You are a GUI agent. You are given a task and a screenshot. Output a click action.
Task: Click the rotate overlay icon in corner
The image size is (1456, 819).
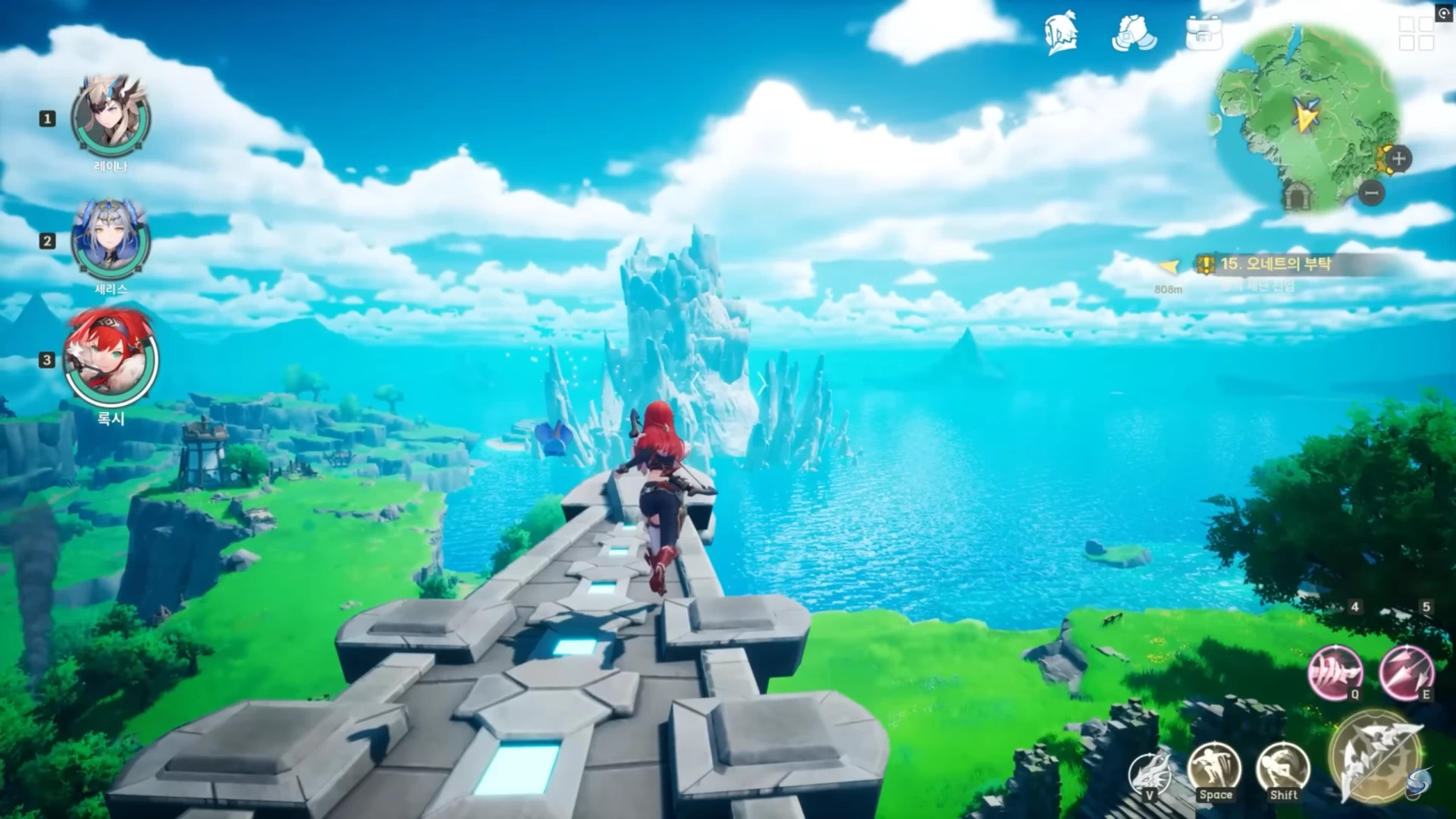(x=1445, y=13)
